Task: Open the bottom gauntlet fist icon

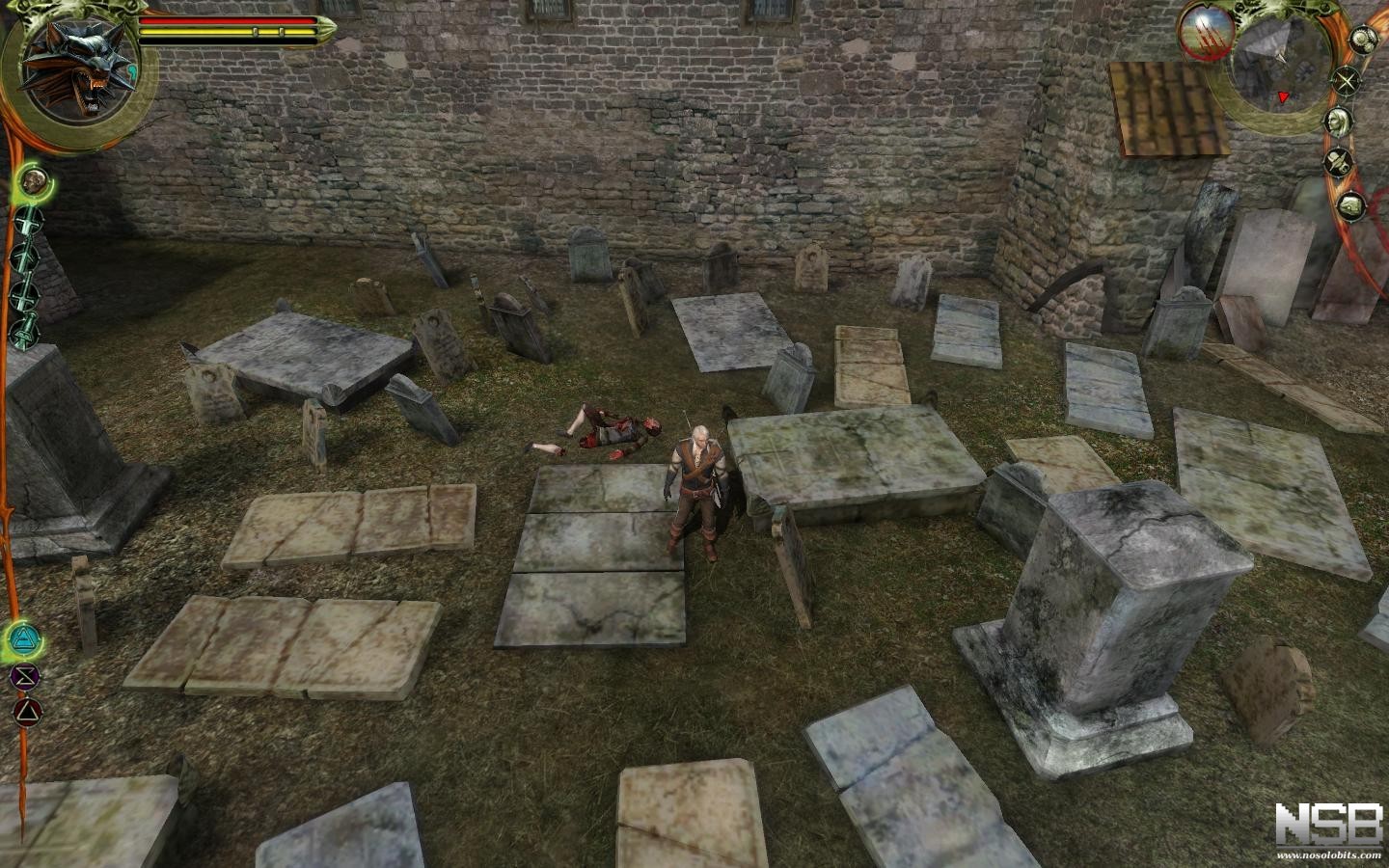Action: (x=1350, y=204)
